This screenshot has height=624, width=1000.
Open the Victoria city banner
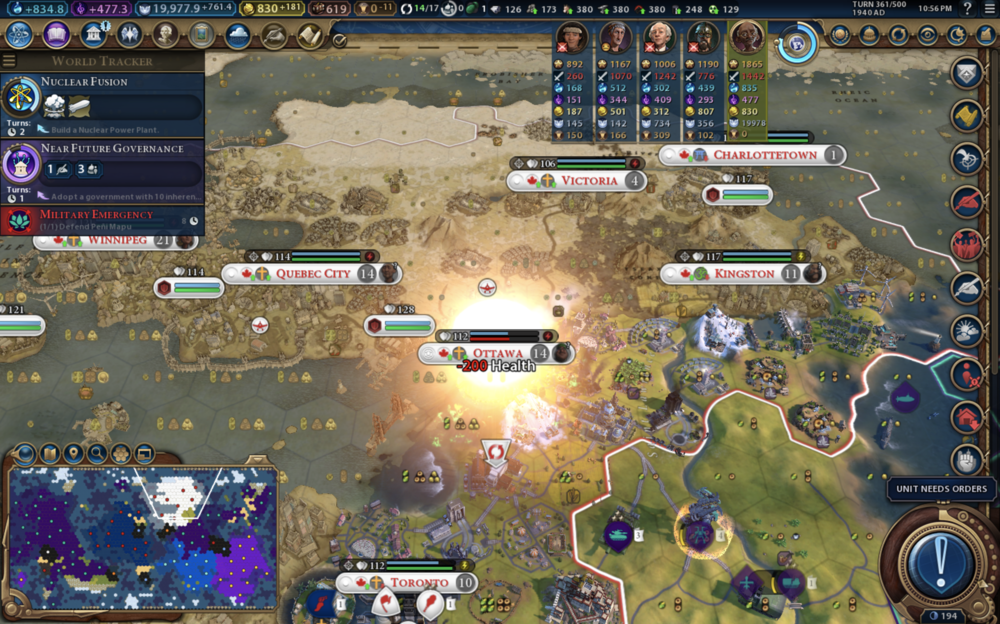pos(588,181)
